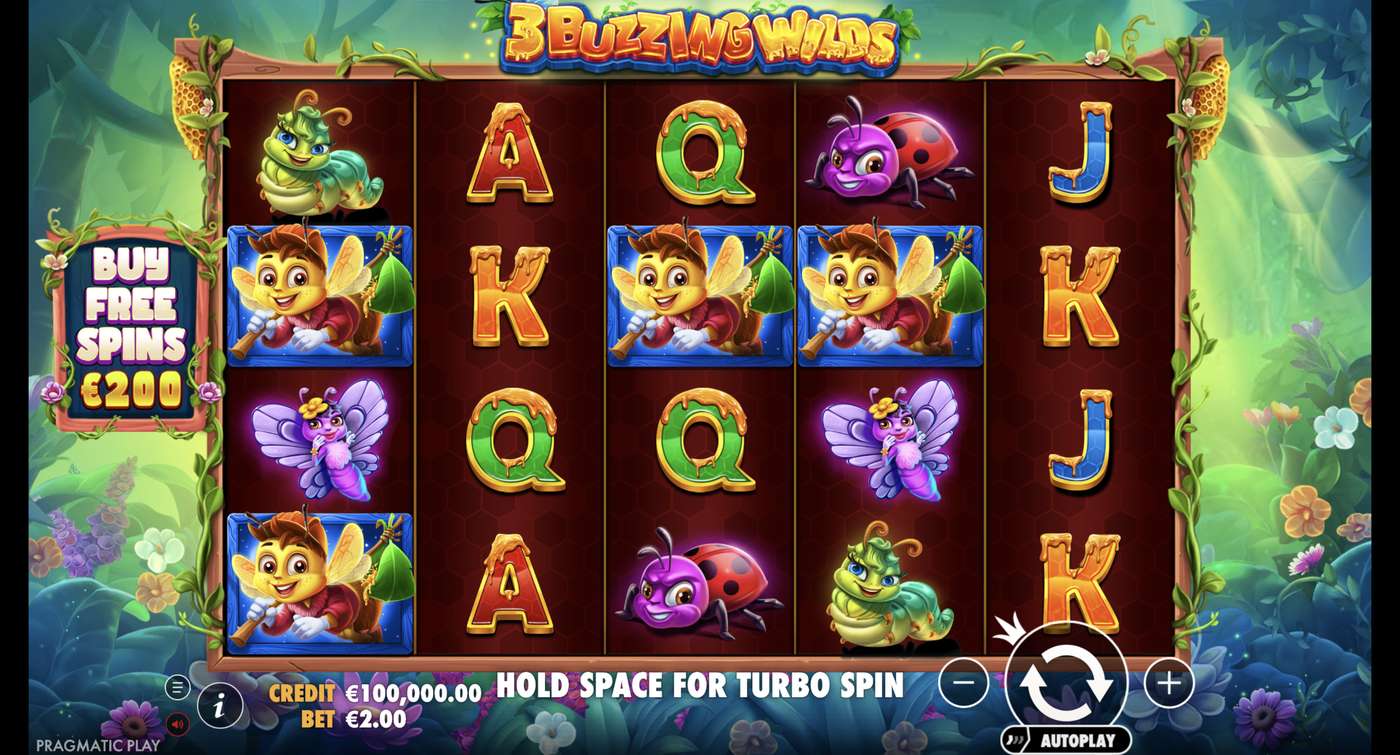Open the Autoplay options
This screenshot has width=1400, height=755.
click(x=1067, y=741)
